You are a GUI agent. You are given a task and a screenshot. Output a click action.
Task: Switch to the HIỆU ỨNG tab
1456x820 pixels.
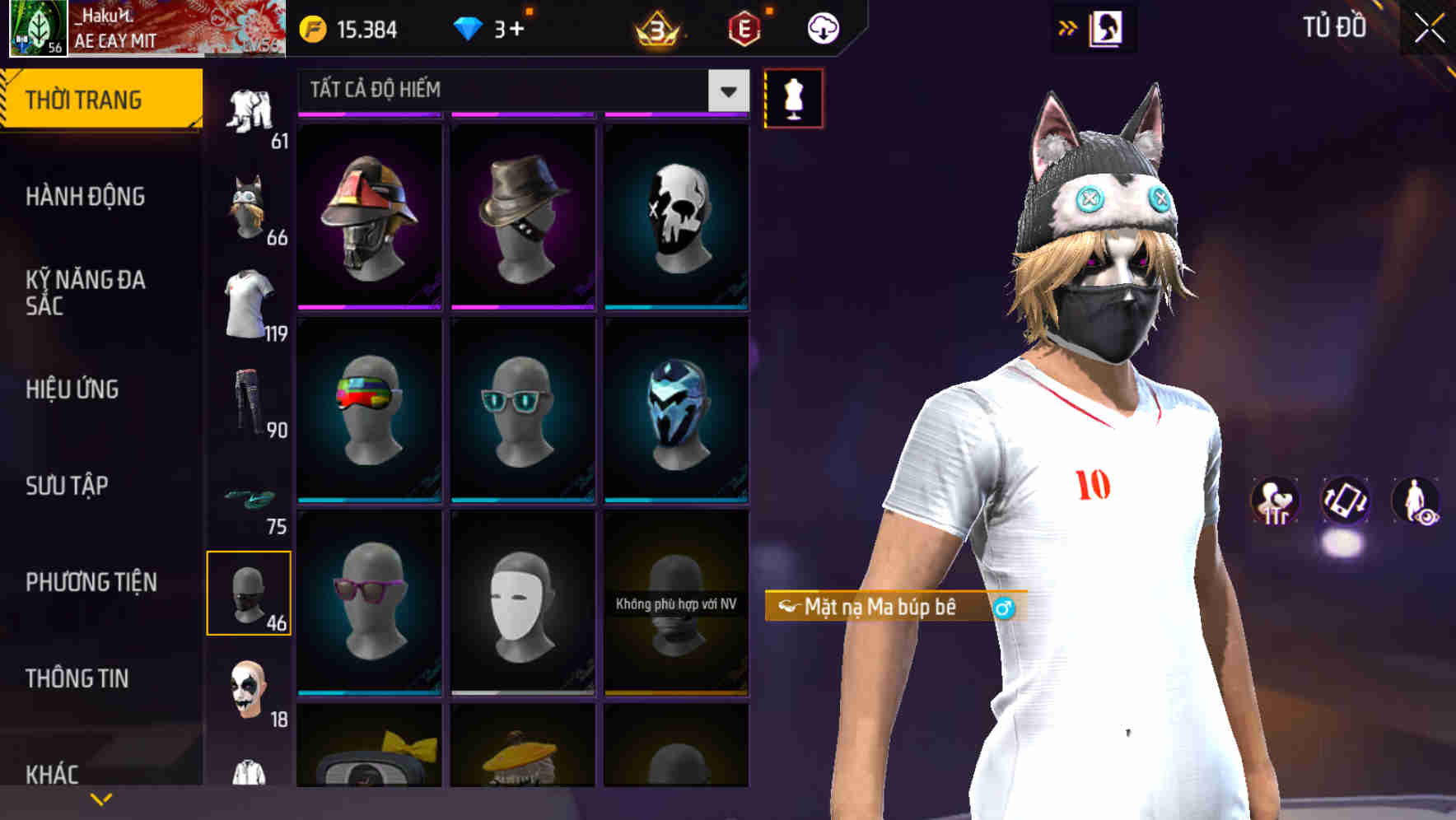74,389
